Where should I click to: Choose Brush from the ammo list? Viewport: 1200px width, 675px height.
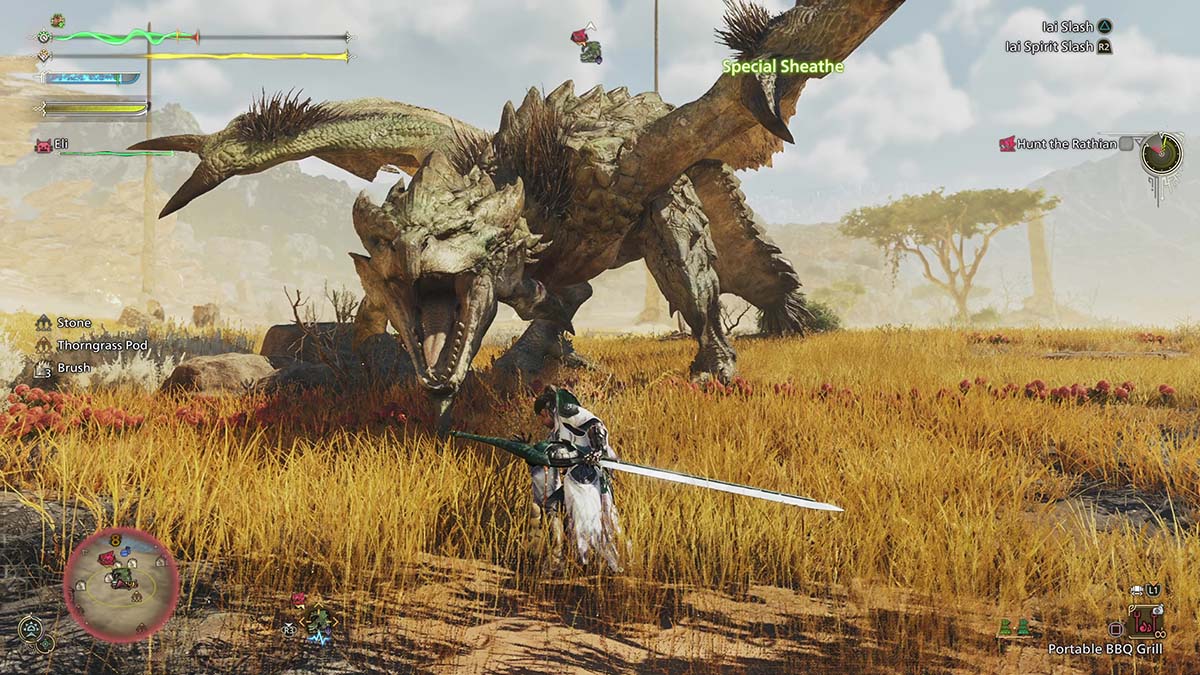coord(73,367)
